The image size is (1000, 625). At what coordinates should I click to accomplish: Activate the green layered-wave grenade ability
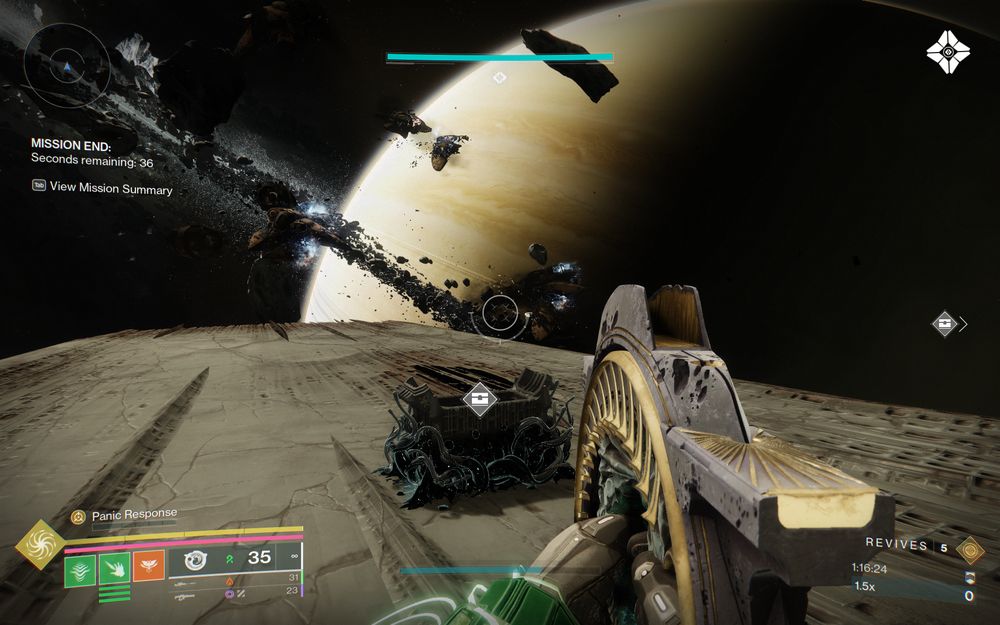pos(80,569)
